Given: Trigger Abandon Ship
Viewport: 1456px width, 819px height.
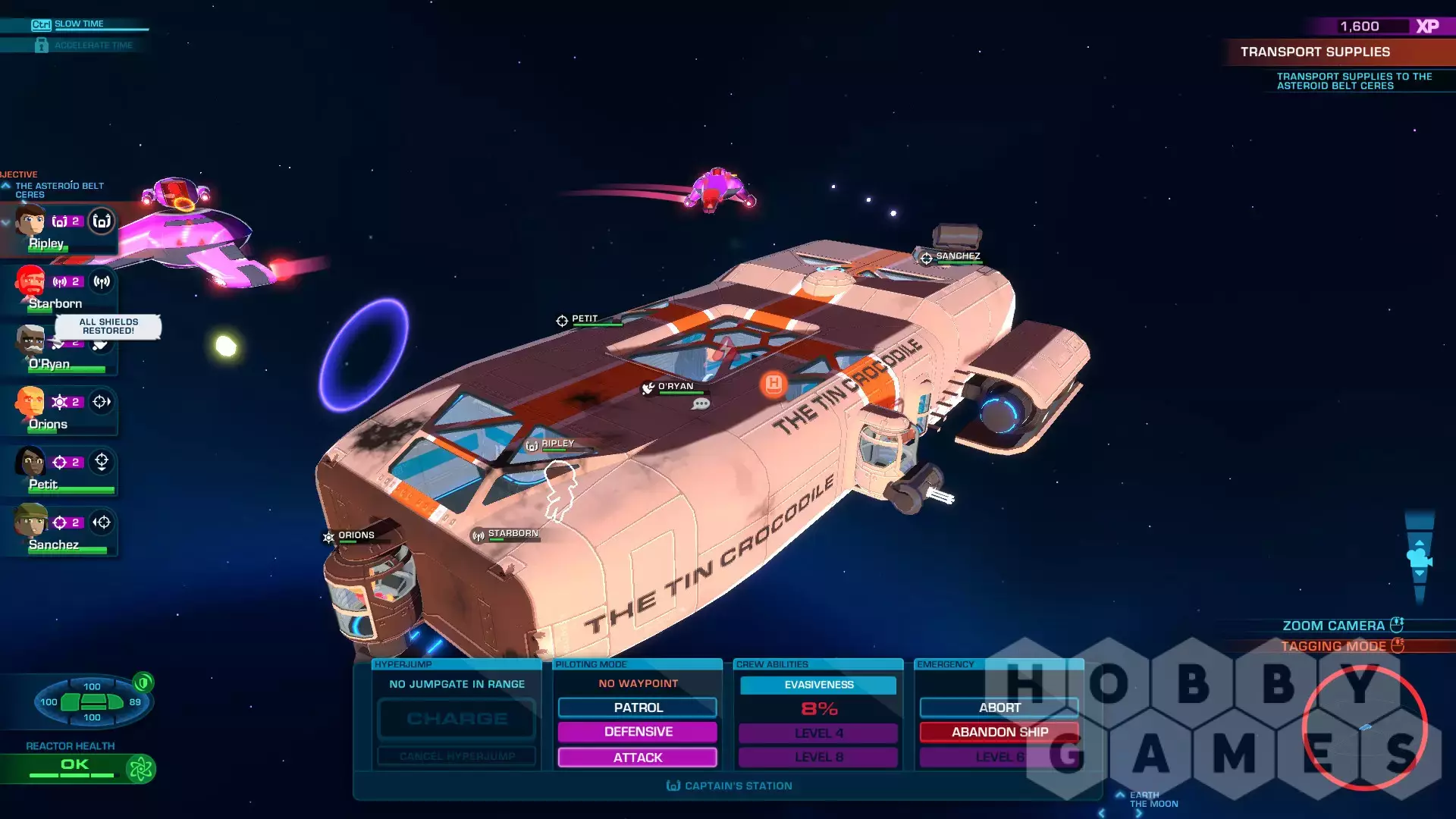Looking at the screenshot, I should (999, 732).
